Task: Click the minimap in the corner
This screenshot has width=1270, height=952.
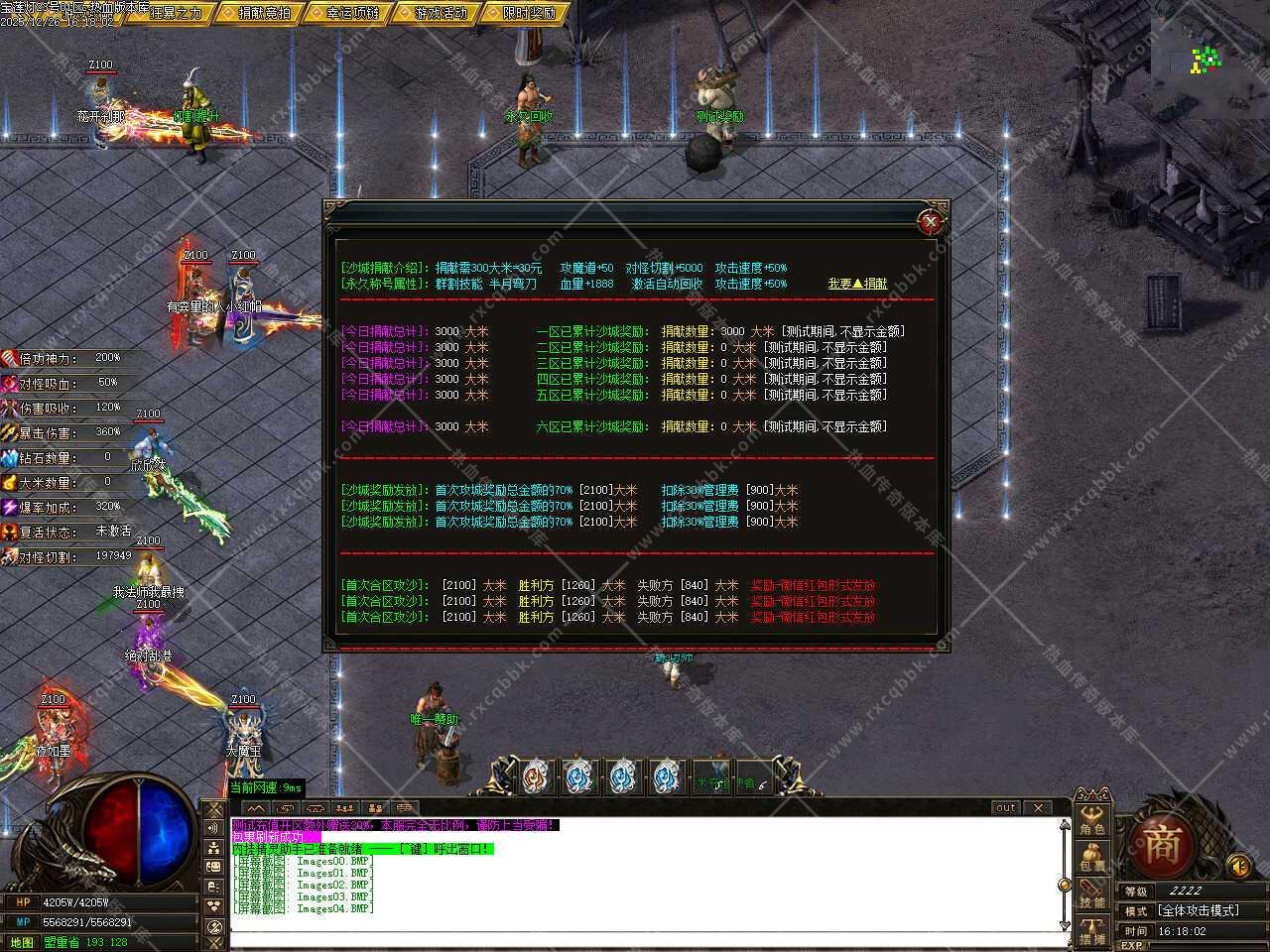Action: tap(1206, 59)
